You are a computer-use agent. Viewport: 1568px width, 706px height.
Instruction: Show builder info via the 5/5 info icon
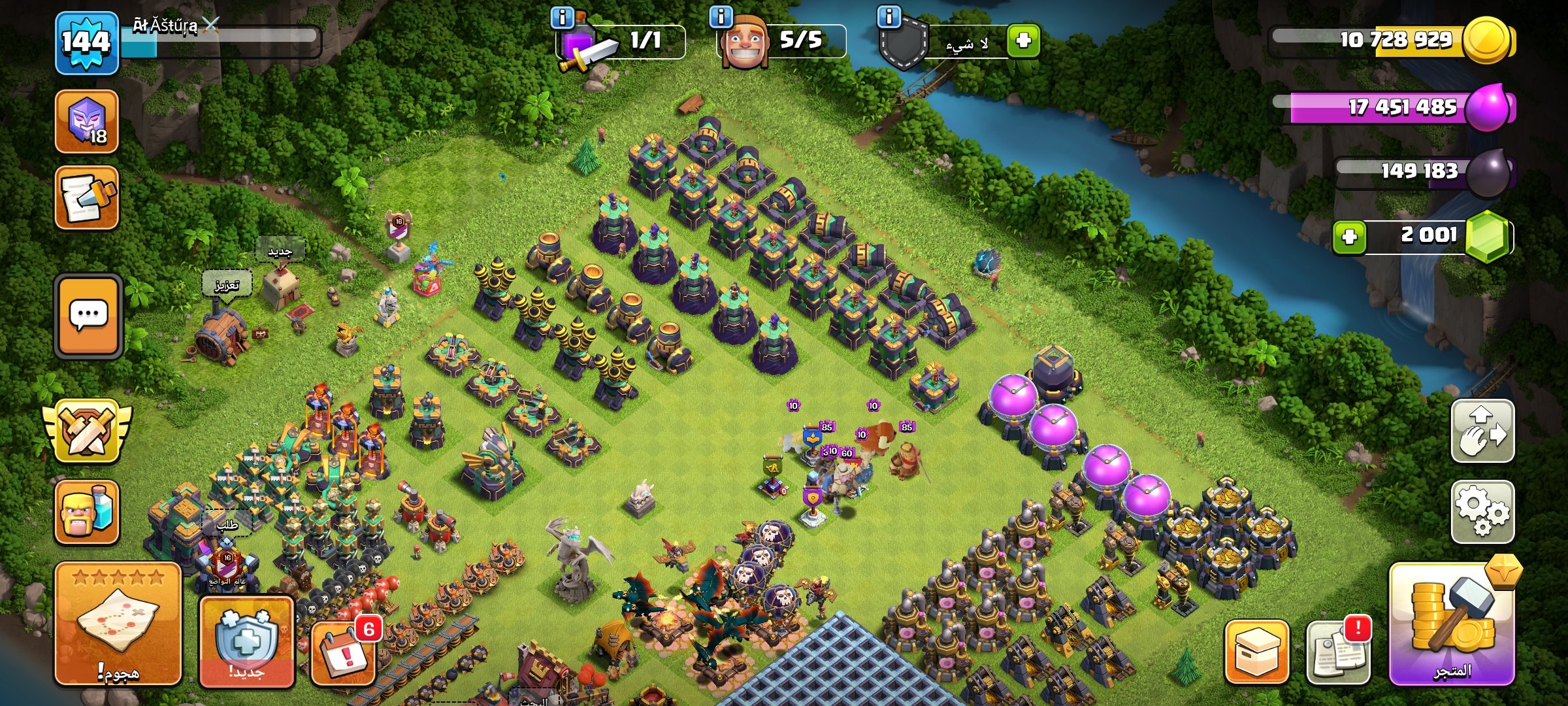pyautogui.click(x=721, y=17)
